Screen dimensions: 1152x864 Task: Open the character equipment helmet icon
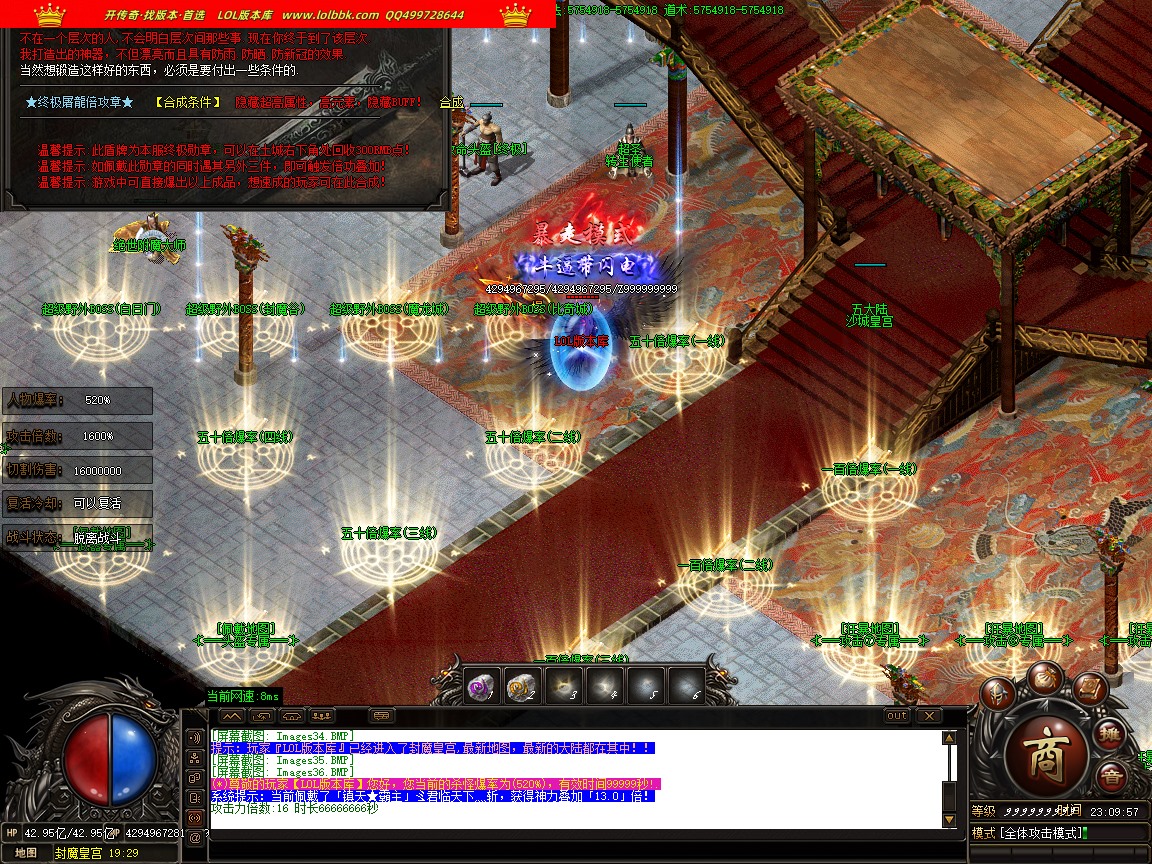pyautogui.click(x=998, y=693)
